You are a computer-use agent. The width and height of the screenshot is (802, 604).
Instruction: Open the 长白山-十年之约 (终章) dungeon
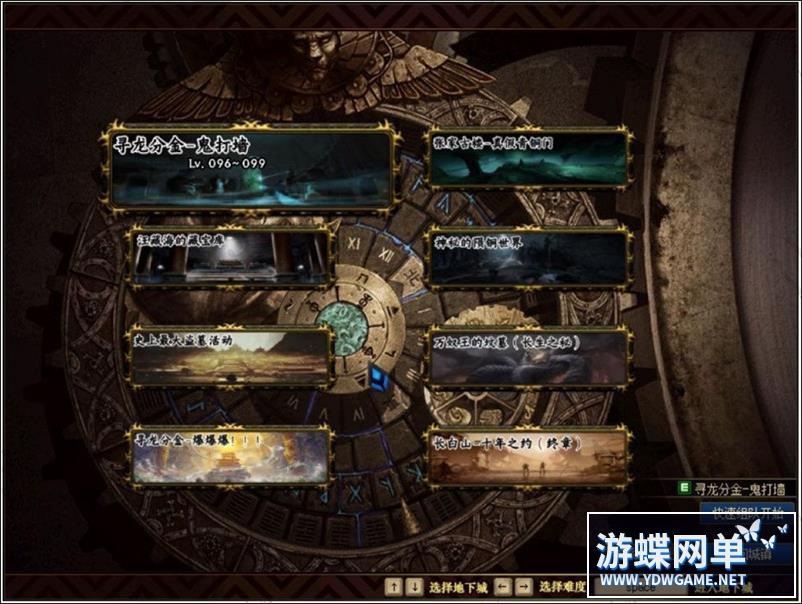[529, 456]
